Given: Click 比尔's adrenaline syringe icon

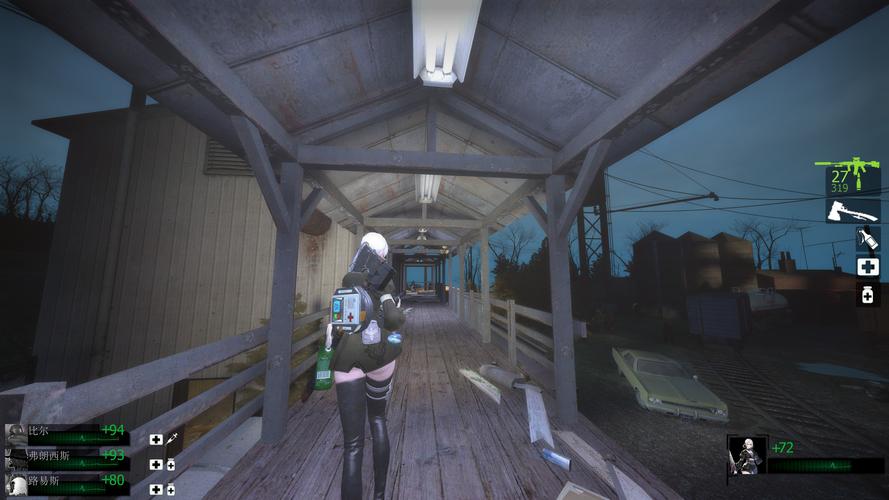Looking at the screenshot, I should [172, 439].
